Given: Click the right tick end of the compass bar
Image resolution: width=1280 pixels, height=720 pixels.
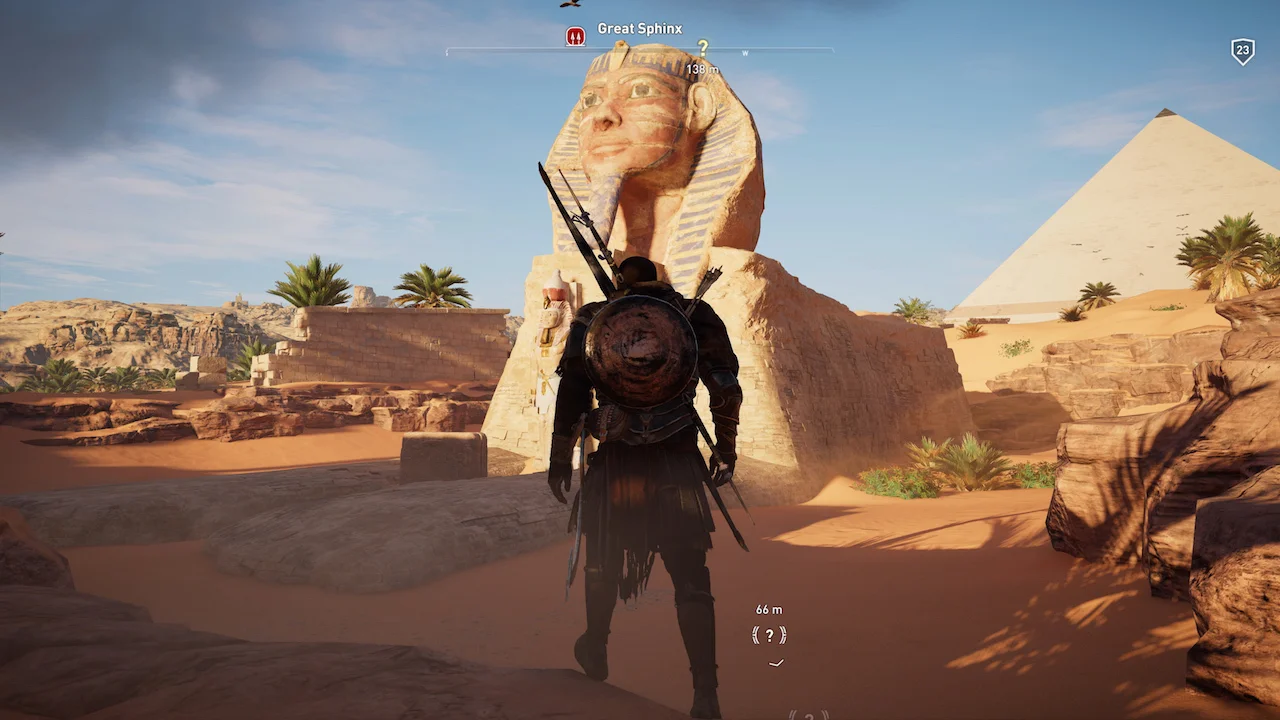Looking at the screenshot, I should click(x=832, y=50).
